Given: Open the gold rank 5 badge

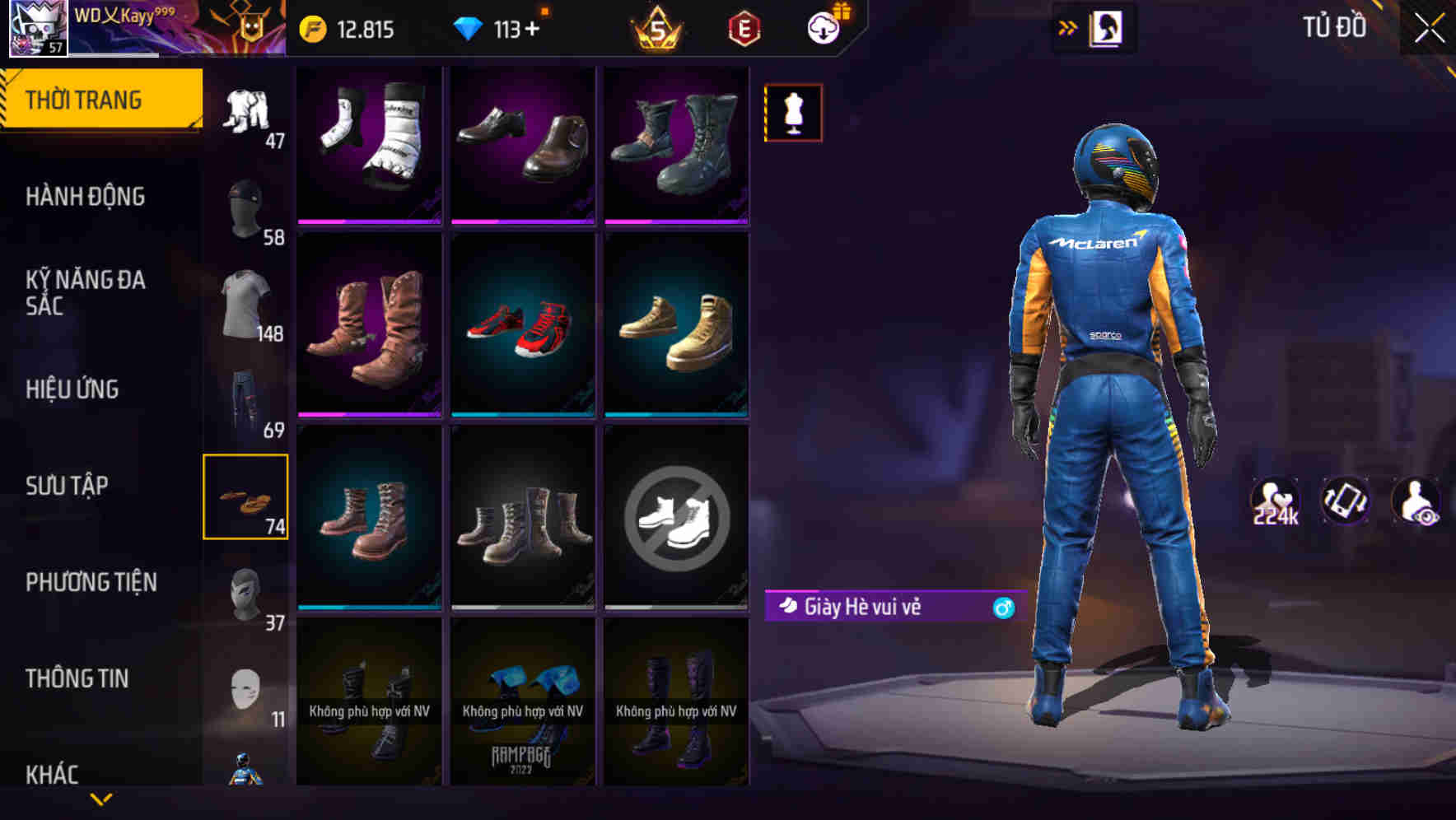Looking at the screenshot, I should pos(657,26).
